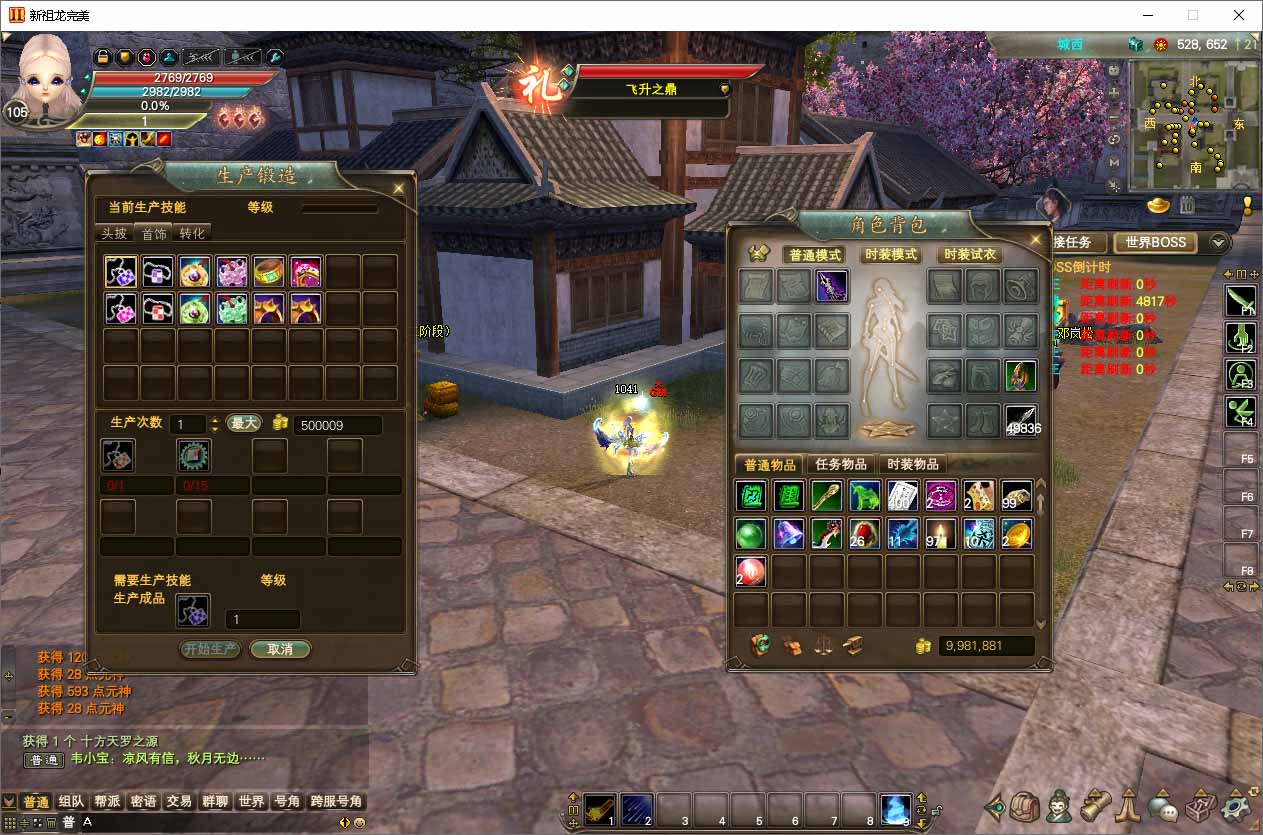This screenshot has width=1263, height=835.
Task: Choose the pink flower ornament recipe
Action: tap(232, 272)
